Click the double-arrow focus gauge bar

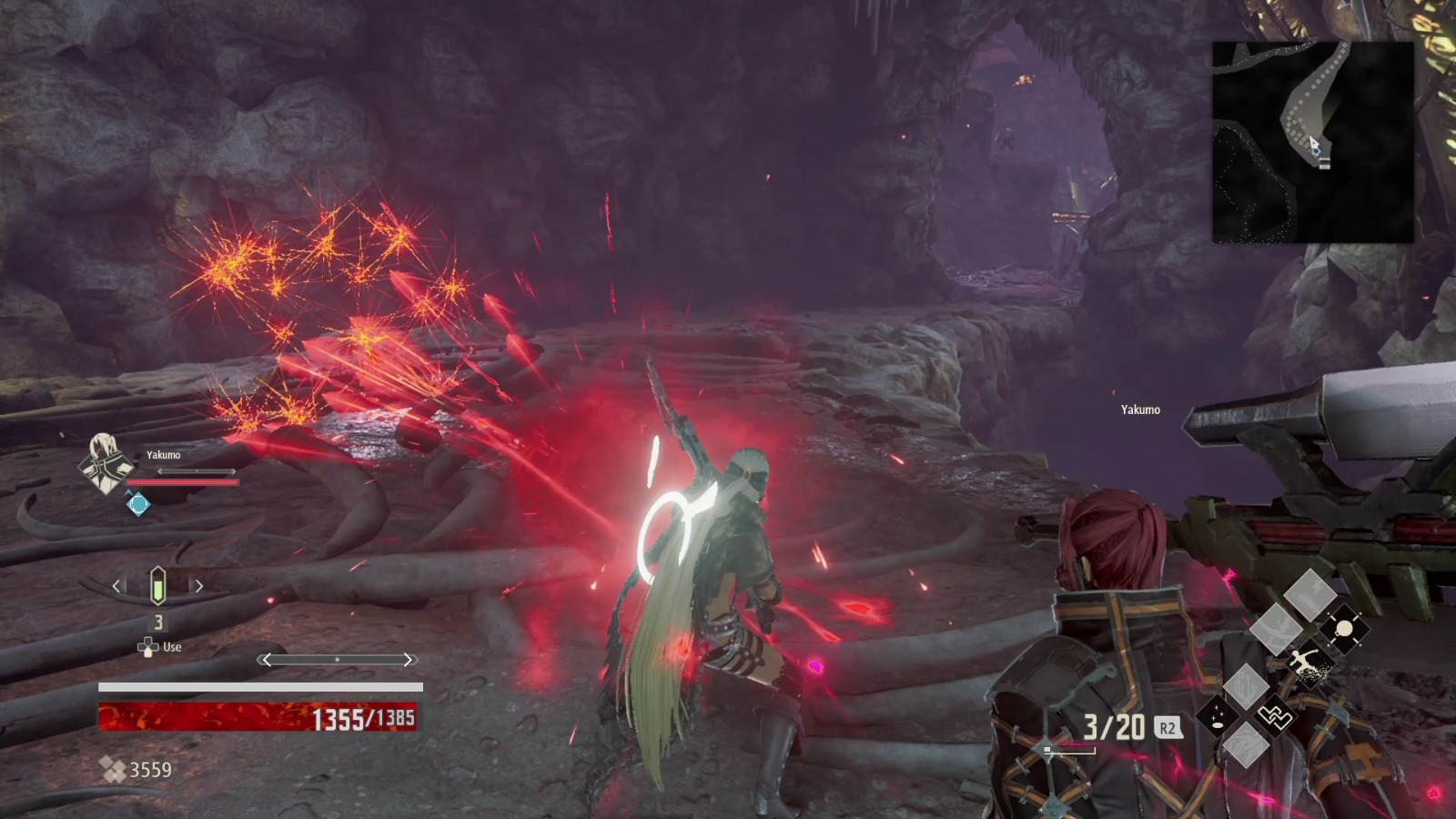click(x=337, y=659)
